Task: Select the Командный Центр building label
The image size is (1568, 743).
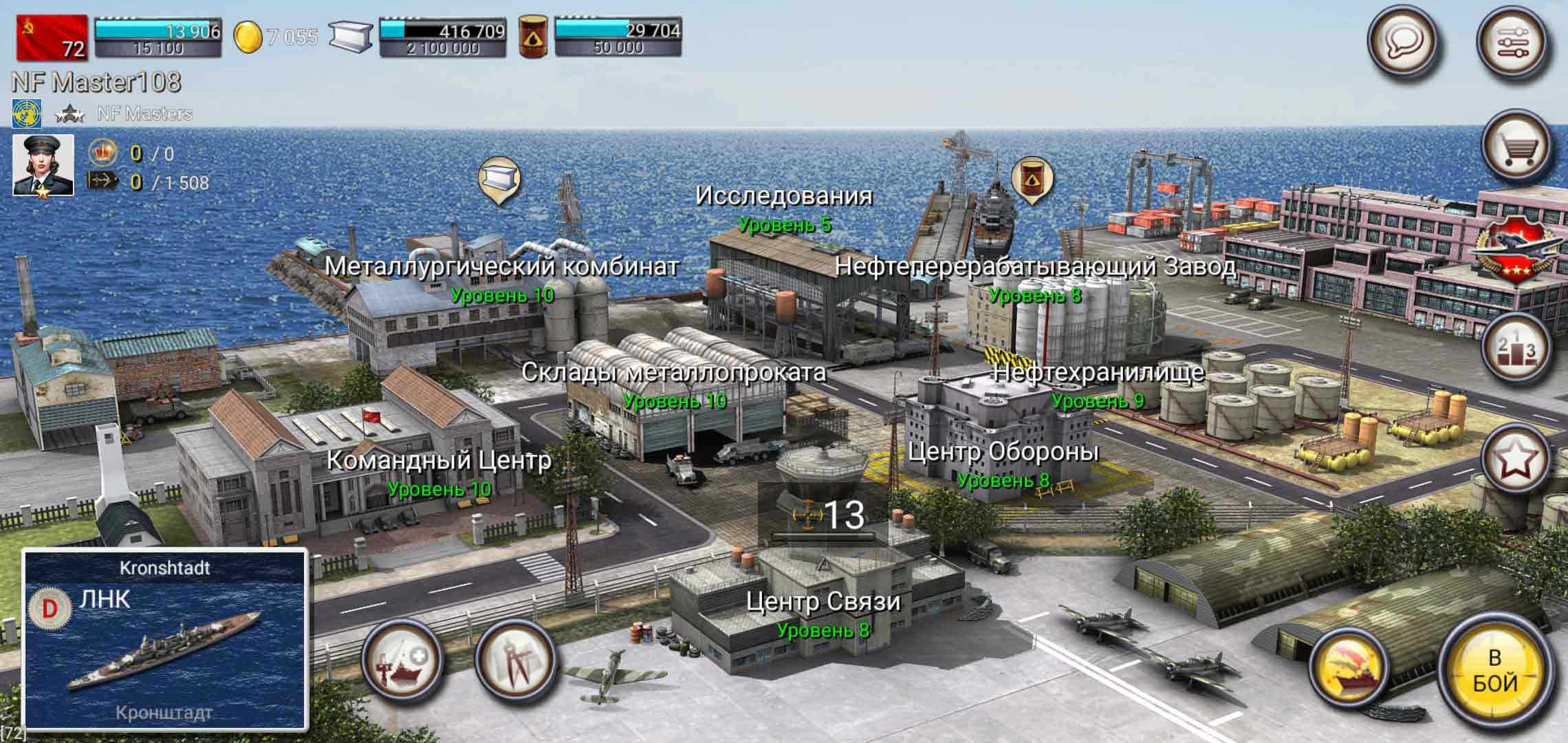Action: click(x=438, y=461)
